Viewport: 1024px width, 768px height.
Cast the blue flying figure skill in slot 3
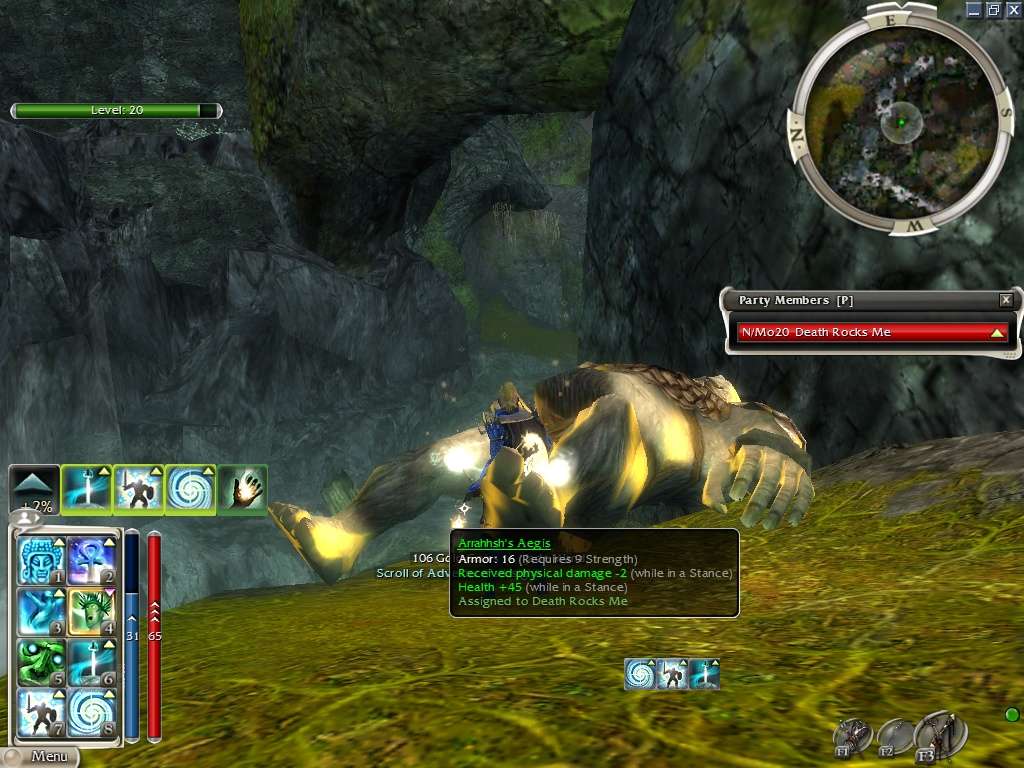[x=42, y=612]
